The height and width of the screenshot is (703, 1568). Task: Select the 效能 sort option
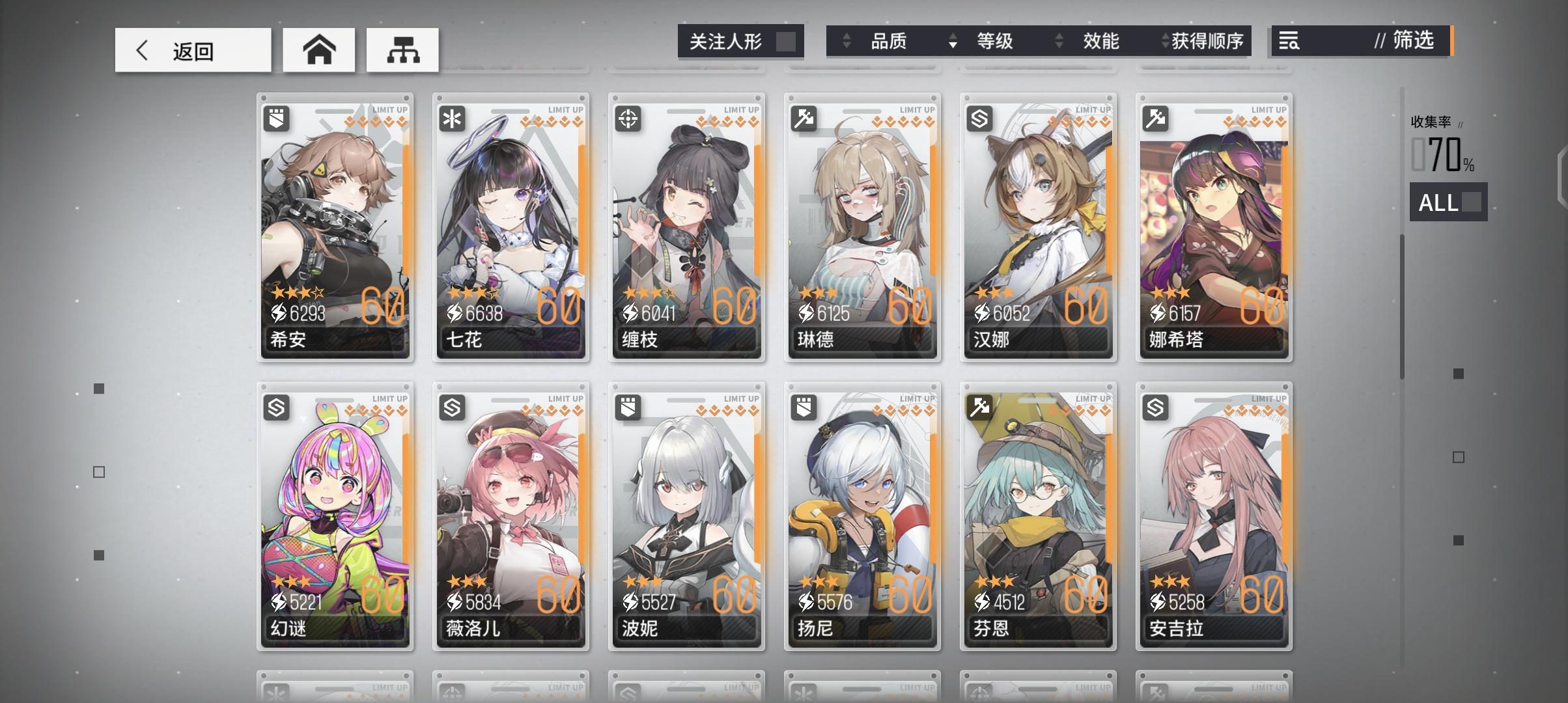point(1102,41)
